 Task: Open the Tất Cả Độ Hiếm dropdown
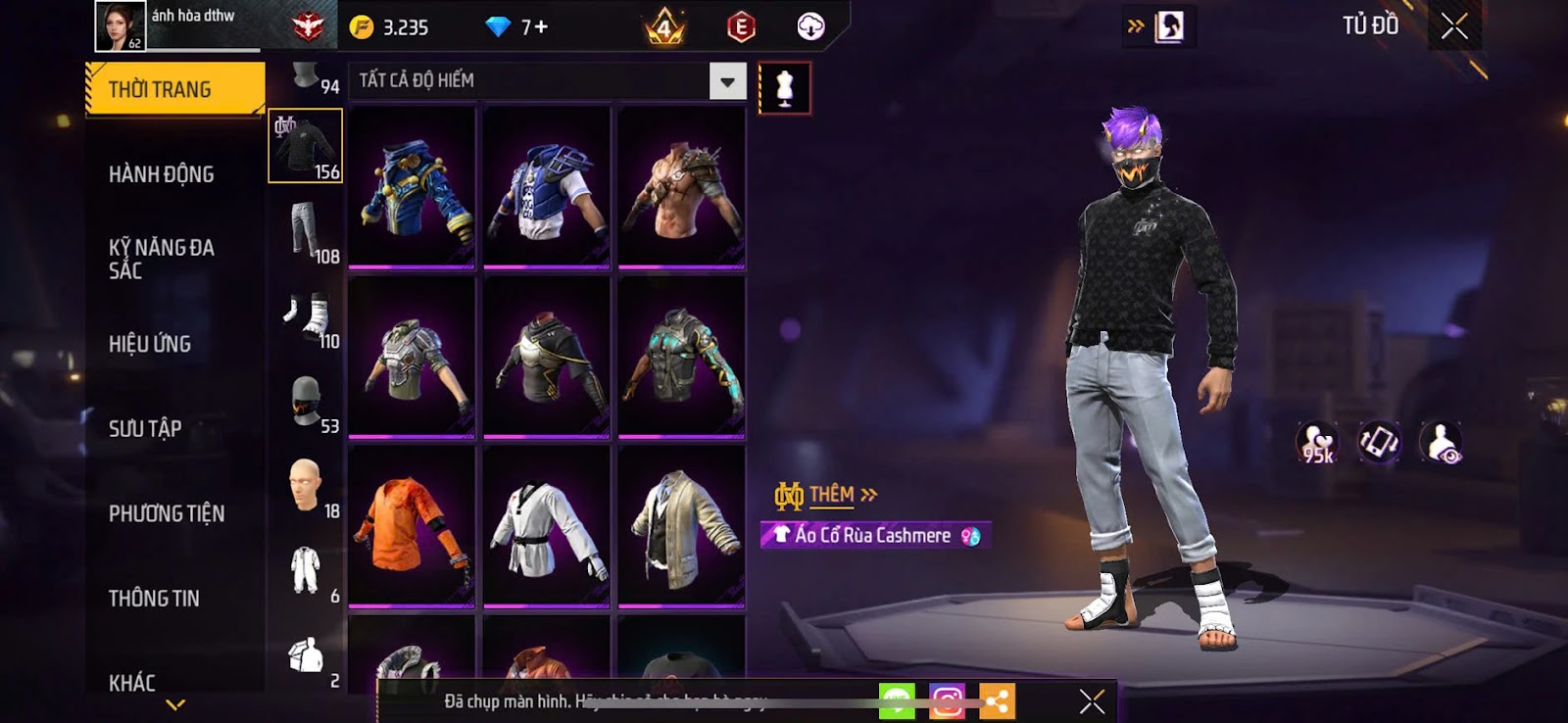click(727, 81)
